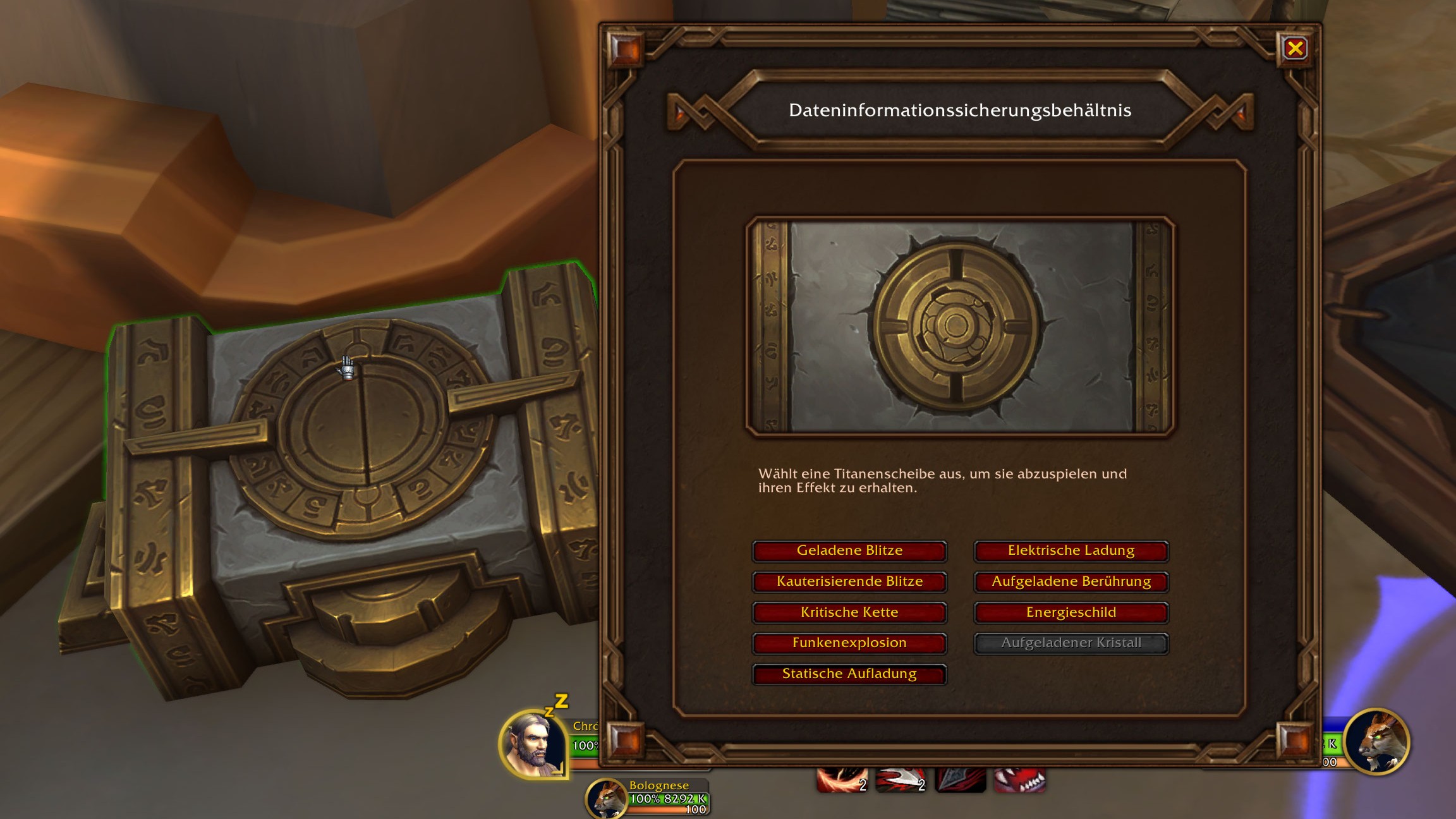The width and height of the screenshot is (1456, 819).
Task: Select Aufgeladene Berührung
Action: coord(1071,581)
